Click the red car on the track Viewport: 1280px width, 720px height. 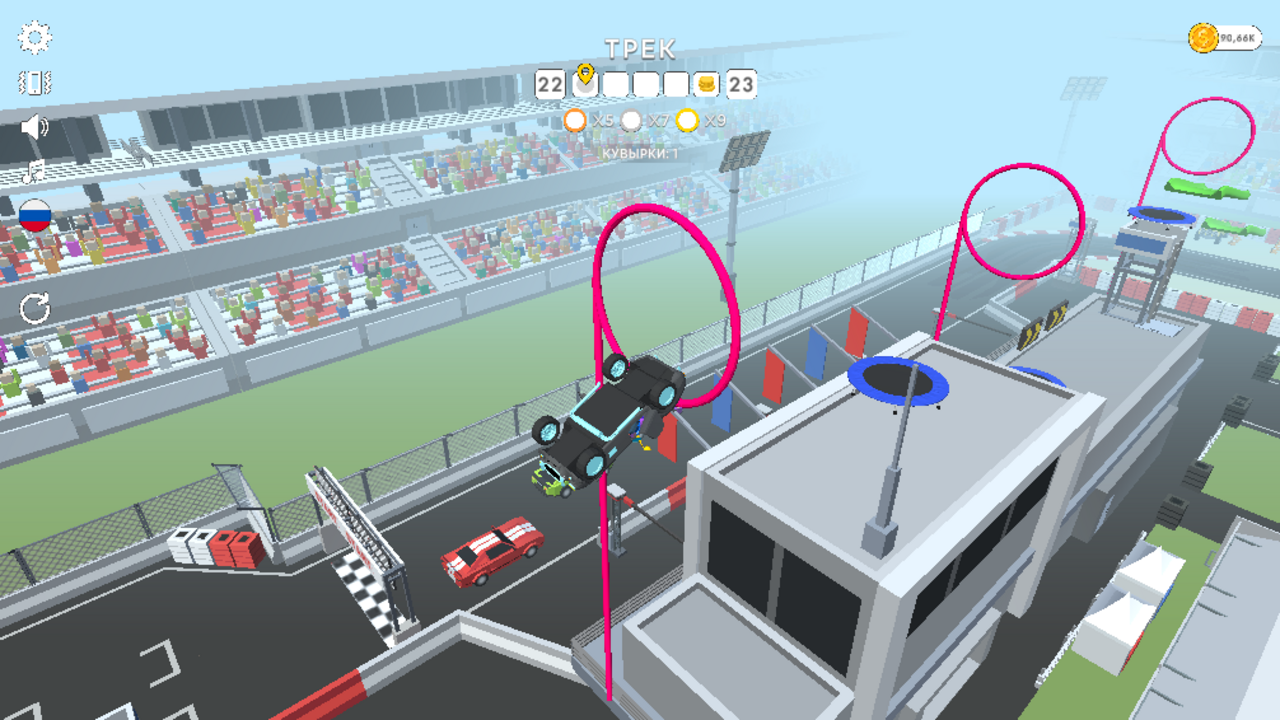490,552
